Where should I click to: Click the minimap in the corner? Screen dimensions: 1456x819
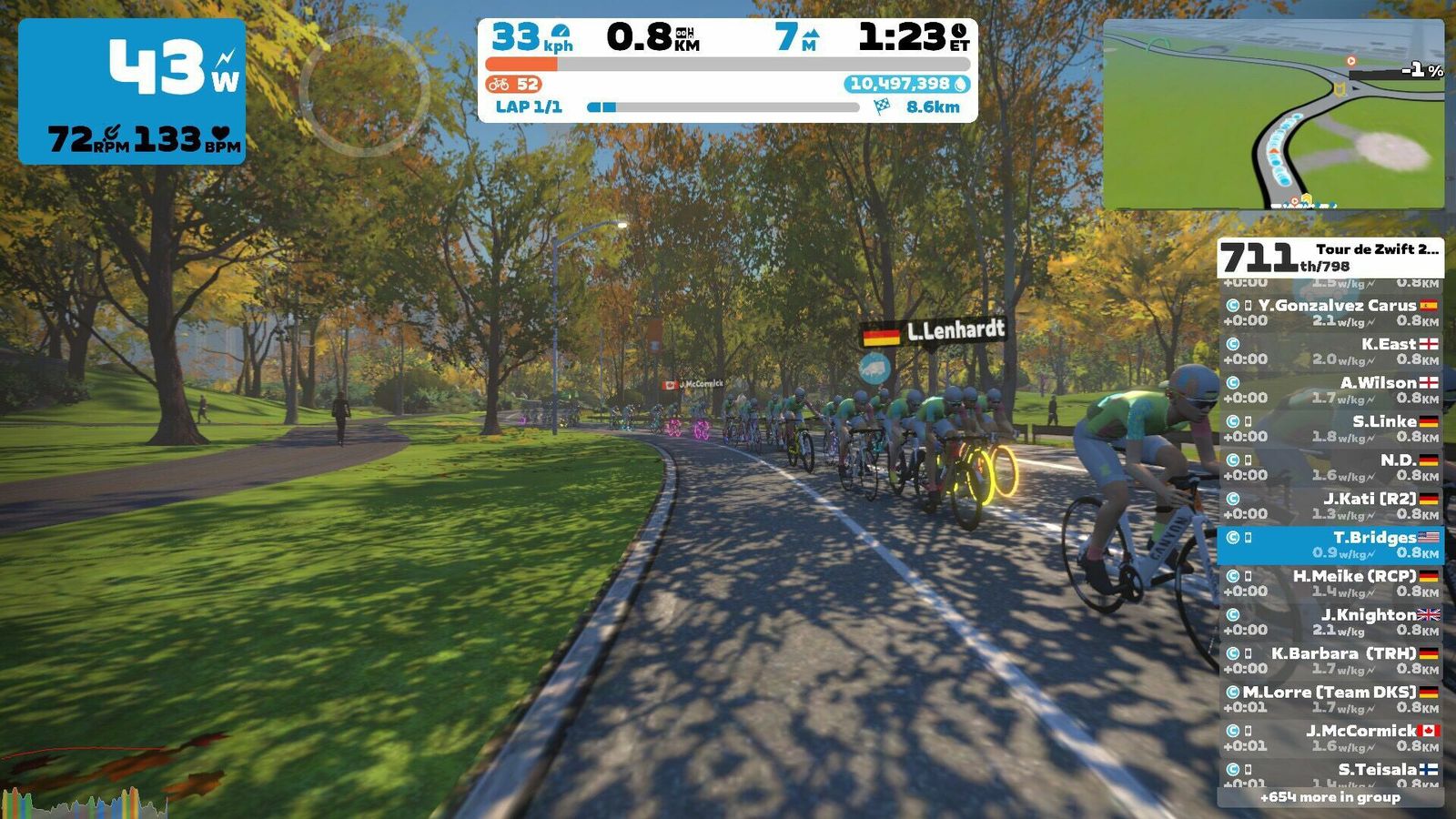pos(1273,115)
